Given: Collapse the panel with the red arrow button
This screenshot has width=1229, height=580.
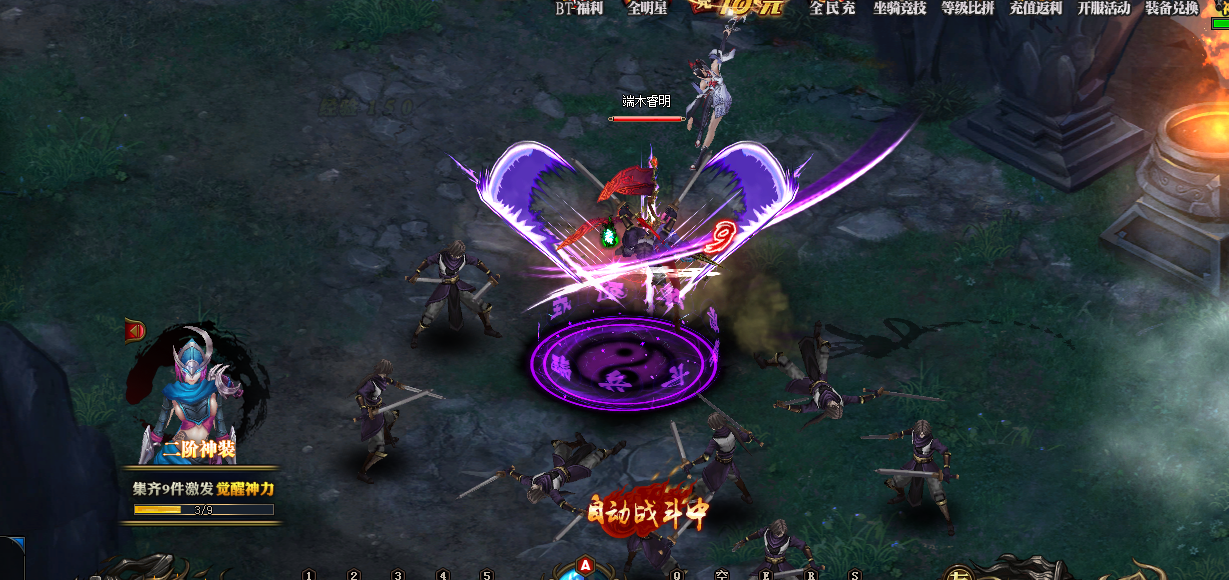Looking at the screenshot, I should 134,329.
